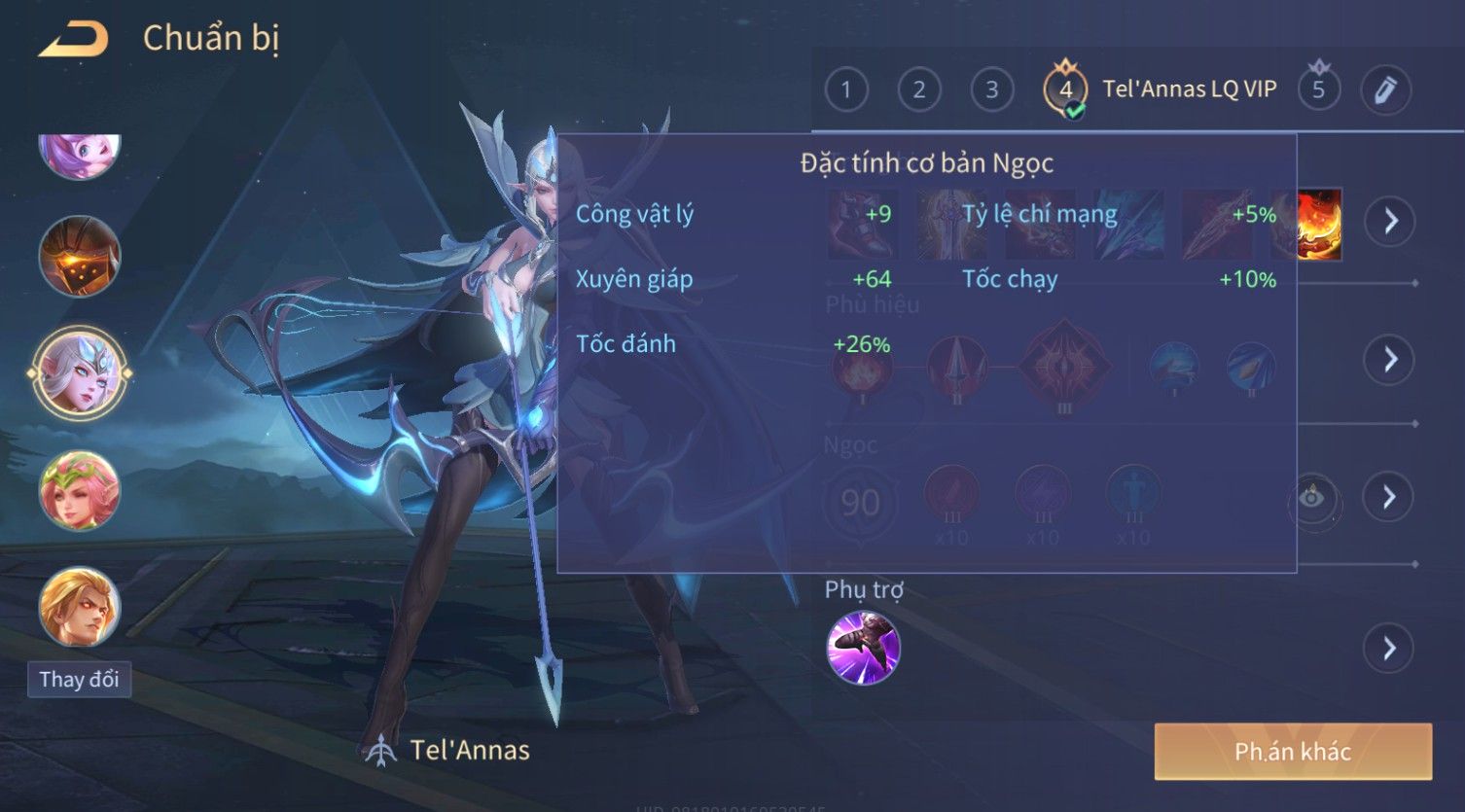Select the highlighted Tel'Annas portrait
Viewport: 1465px width, 812px height.
pos(80,372)
